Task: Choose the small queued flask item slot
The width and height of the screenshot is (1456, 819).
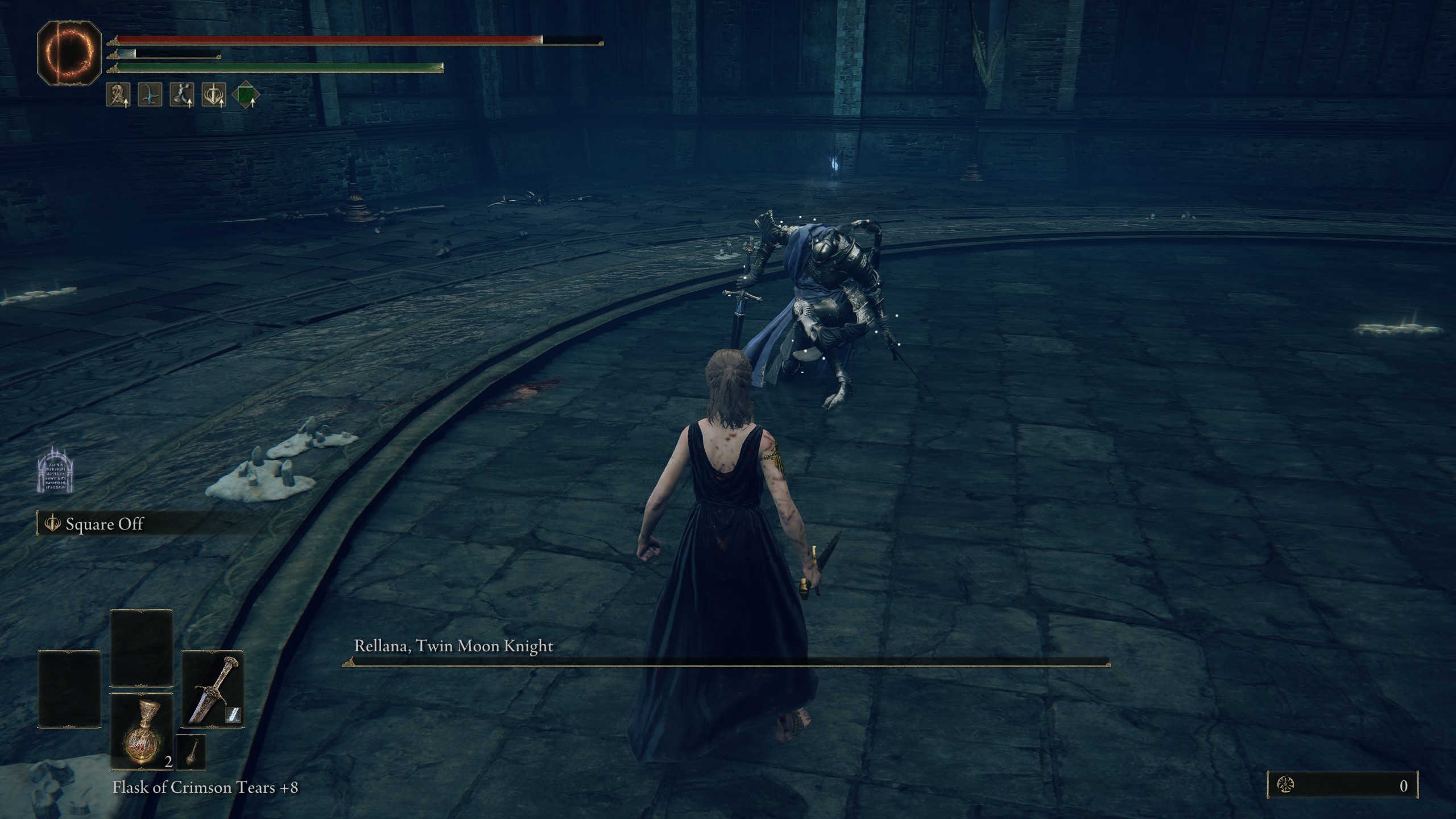Action: [191, 751]
